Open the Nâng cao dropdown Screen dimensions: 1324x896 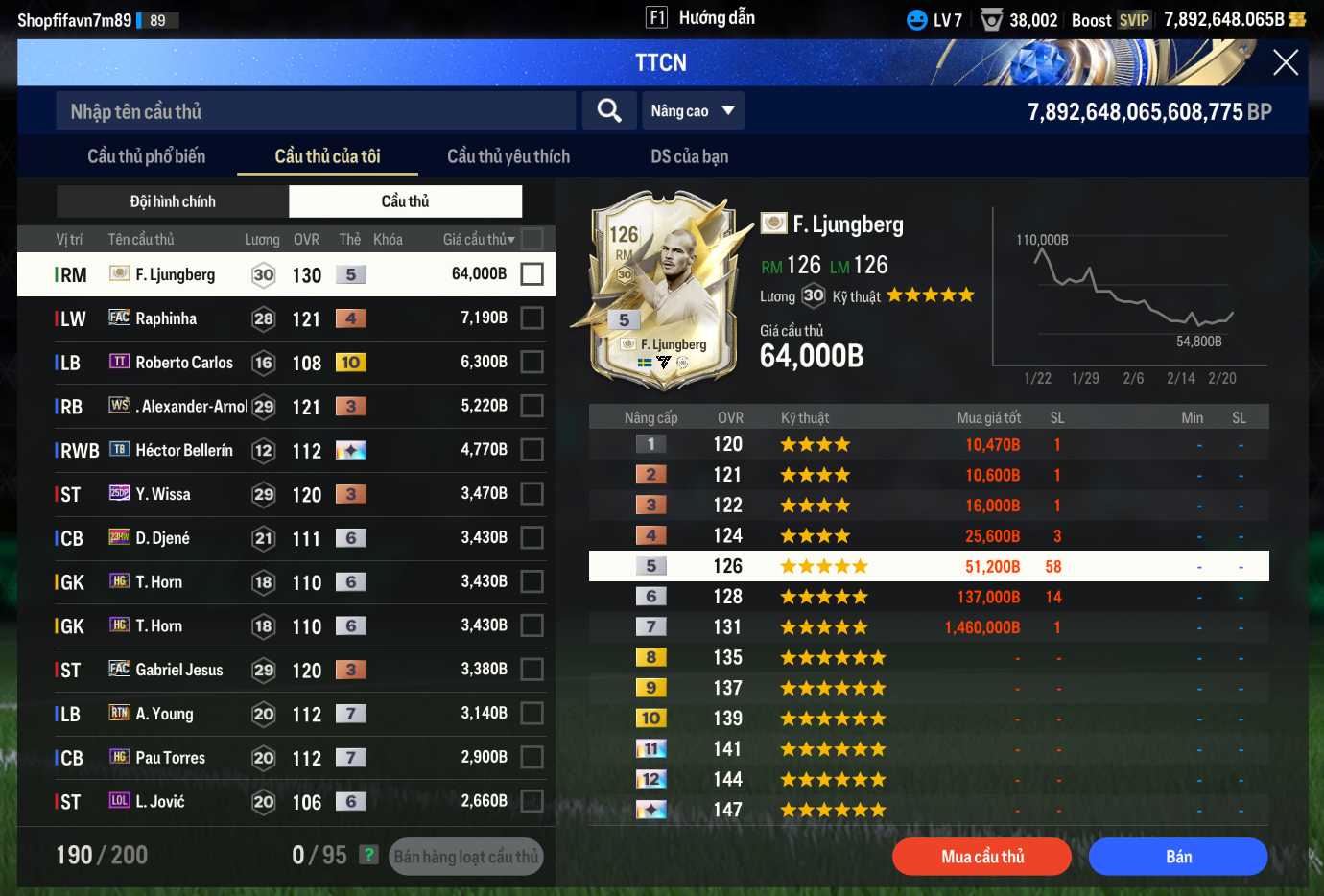coord(692,111)
